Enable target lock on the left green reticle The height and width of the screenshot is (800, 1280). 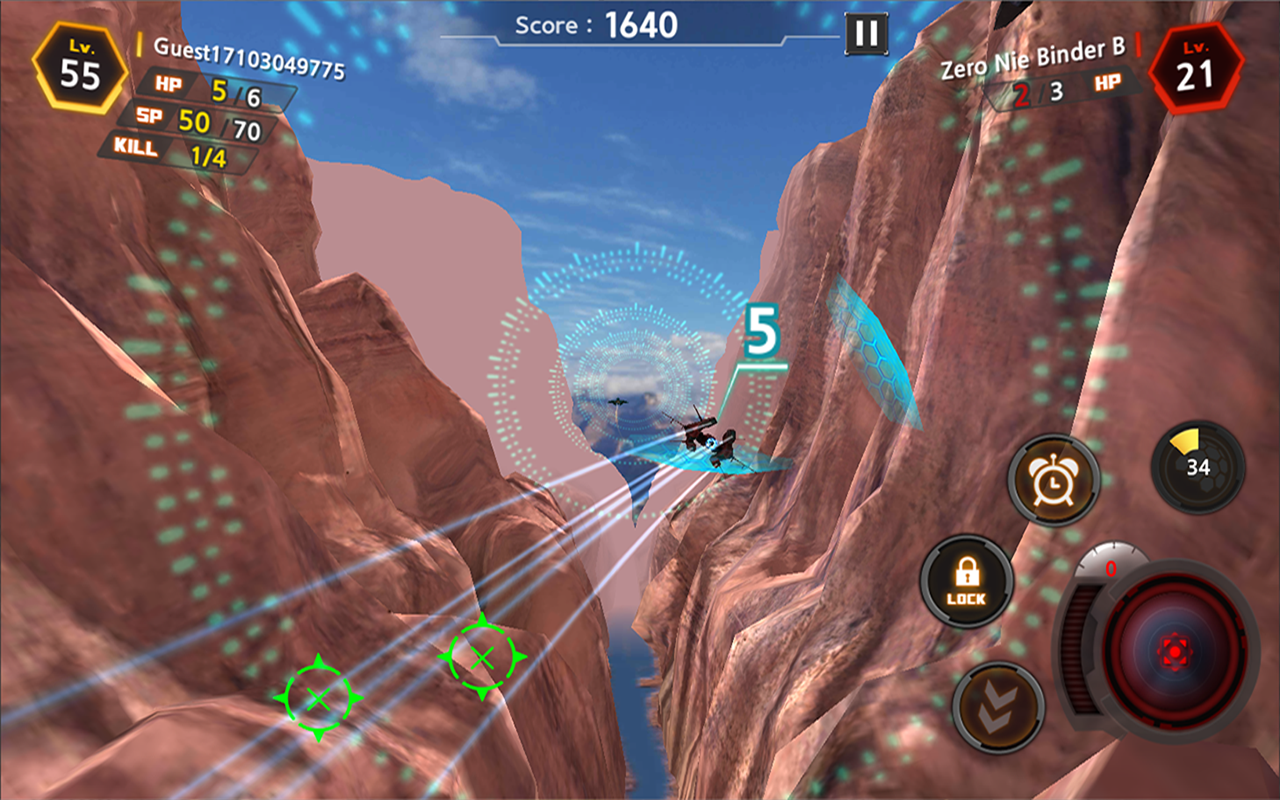[318, 702]
